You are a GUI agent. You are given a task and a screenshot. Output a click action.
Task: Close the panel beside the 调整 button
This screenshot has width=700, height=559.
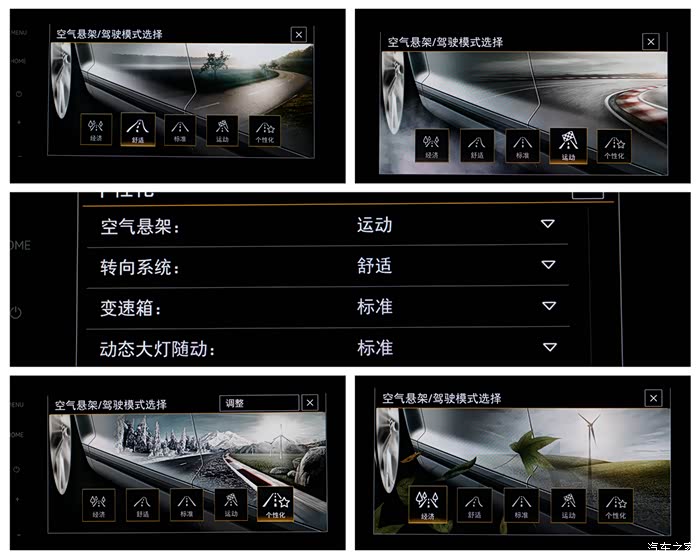tap(310, 403)
